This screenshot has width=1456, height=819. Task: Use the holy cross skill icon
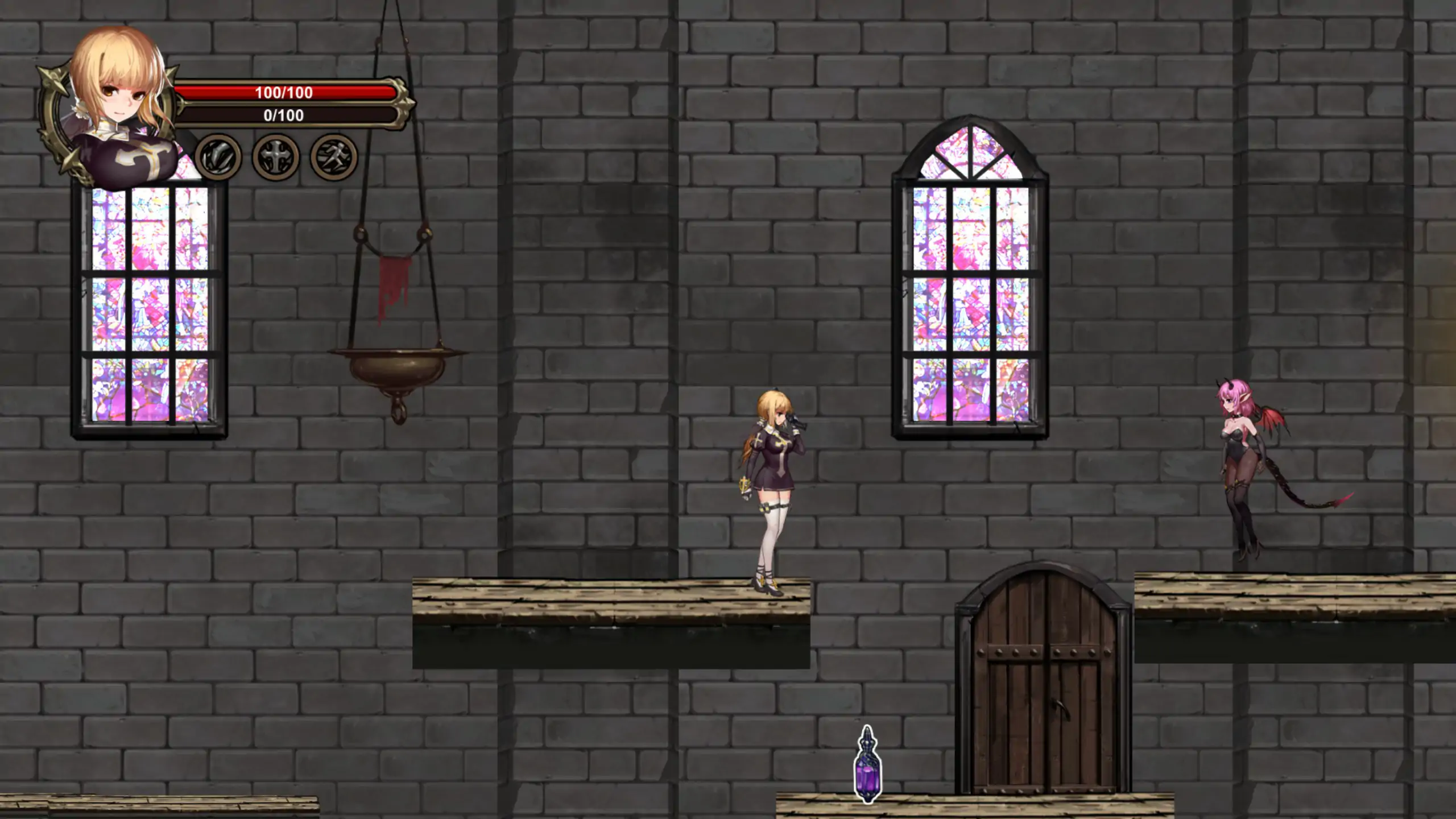tap(276, 157)
